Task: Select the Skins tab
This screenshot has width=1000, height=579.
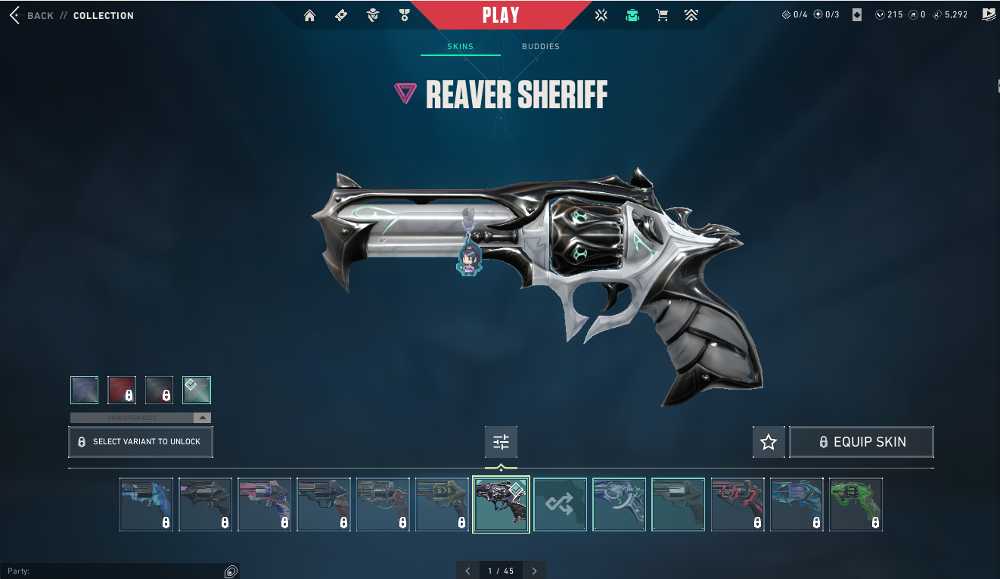Action: (459, 47)
